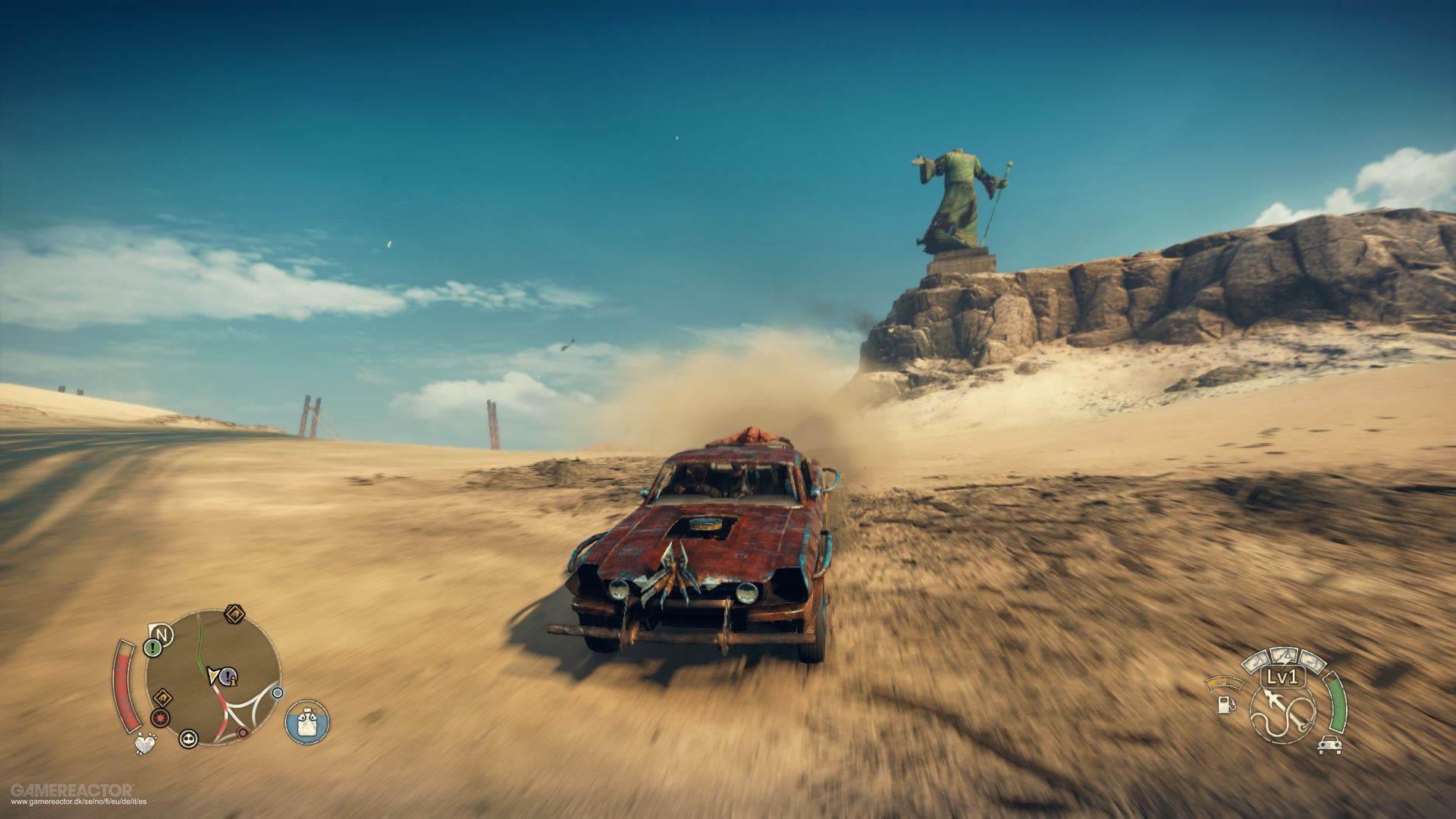Click the player arrow in the minimap center

[213, 675]
